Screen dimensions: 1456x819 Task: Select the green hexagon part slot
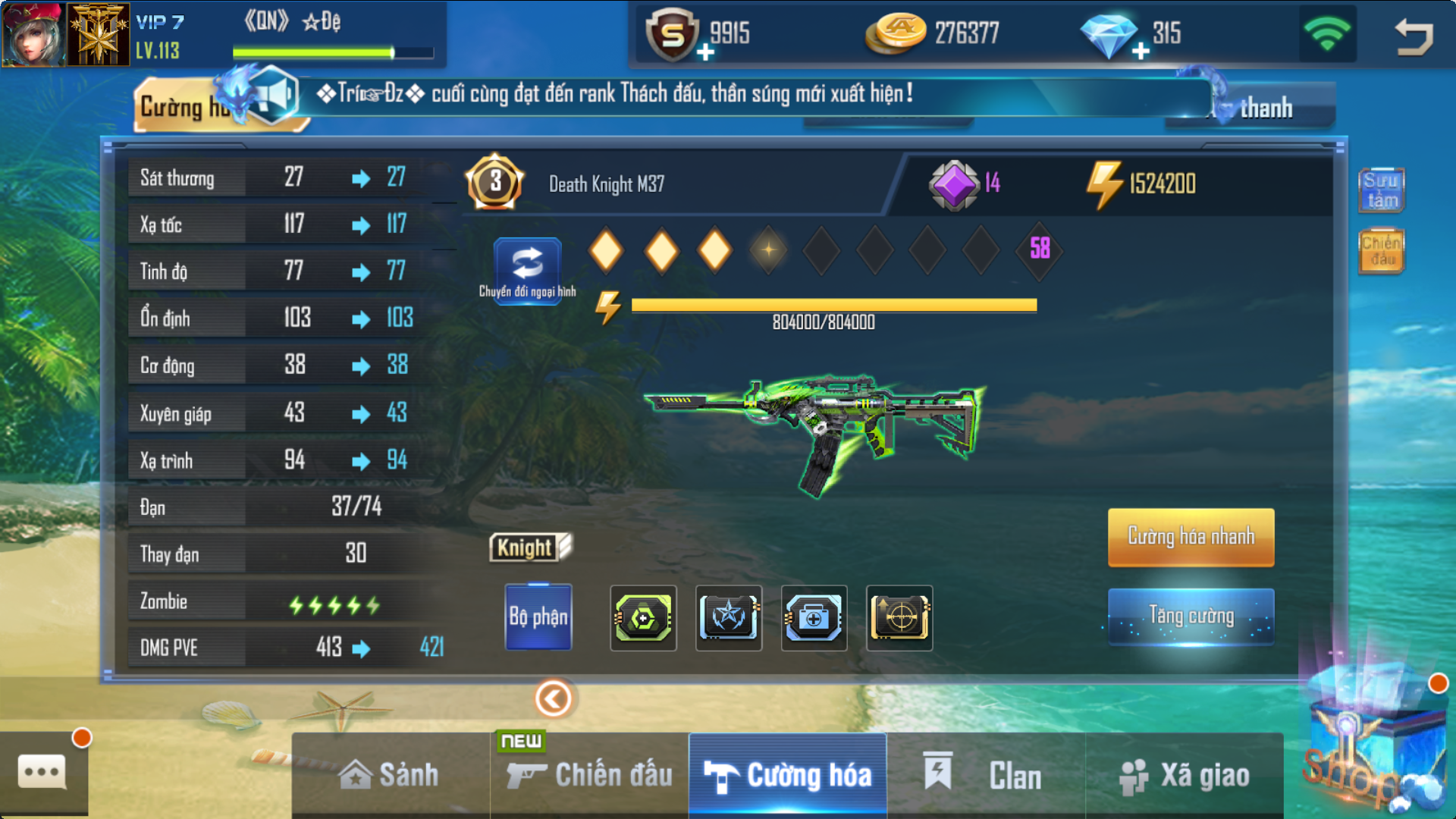[x=643, y=618]
